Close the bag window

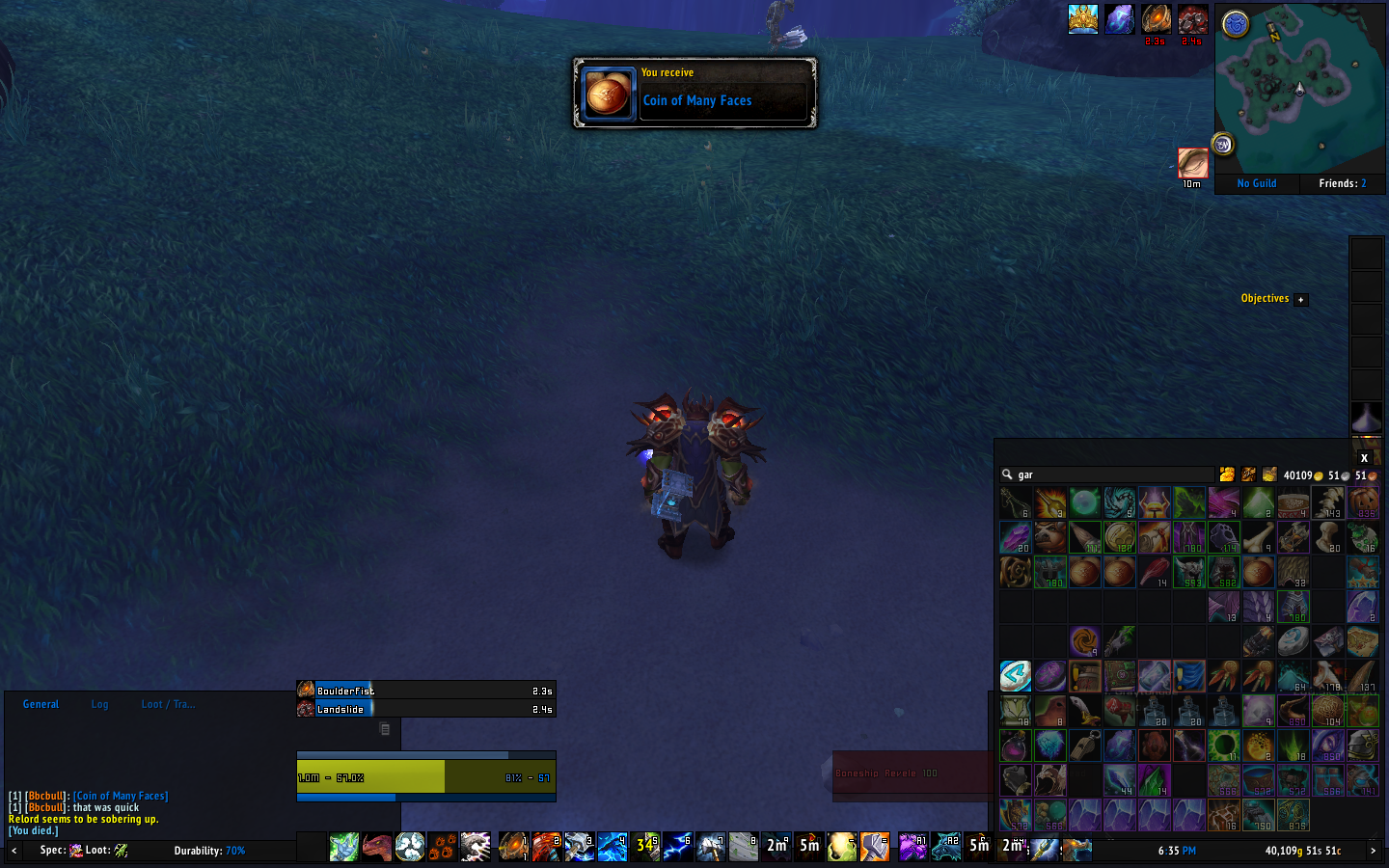coord(1364,458)
